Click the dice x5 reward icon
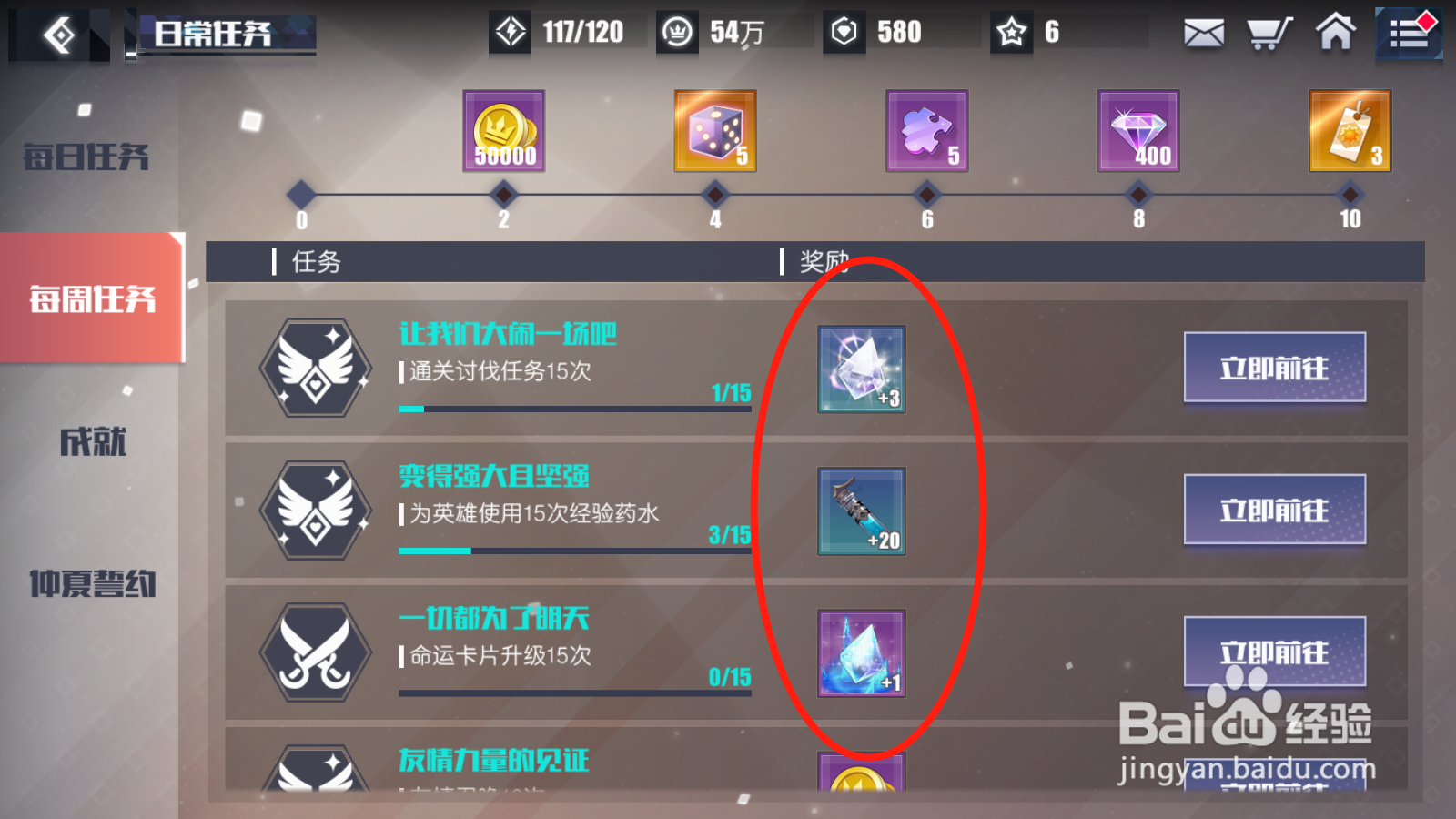Image resolution: width=1456 pixels, height=819 pixels. coord(714,132)
